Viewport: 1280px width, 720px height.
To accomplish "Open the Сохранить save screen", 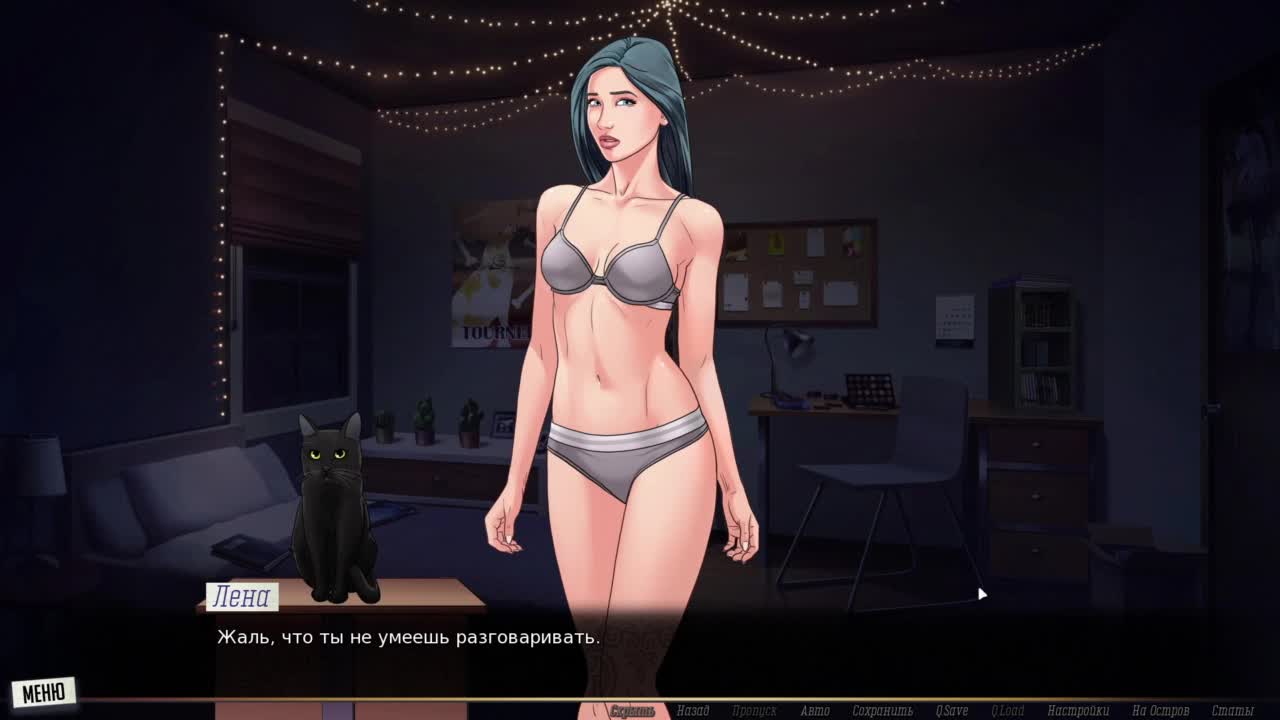I will pos(883,711).
